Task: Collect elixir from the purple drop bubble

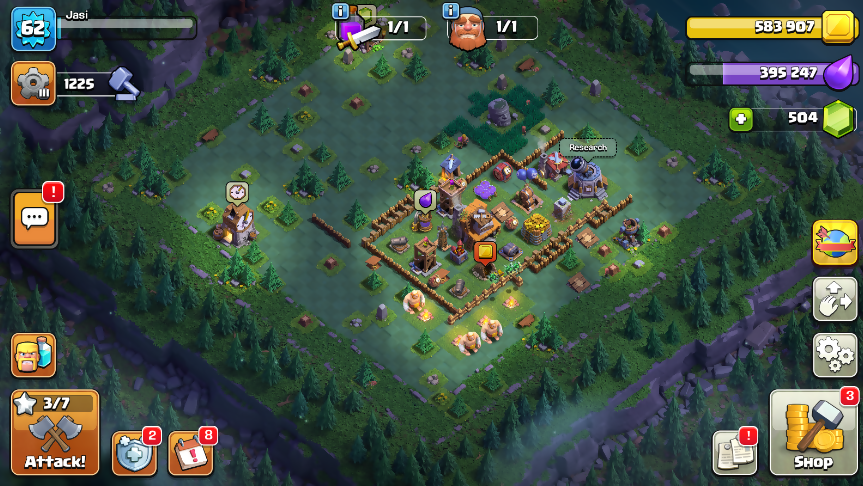Action: point(425,200)
